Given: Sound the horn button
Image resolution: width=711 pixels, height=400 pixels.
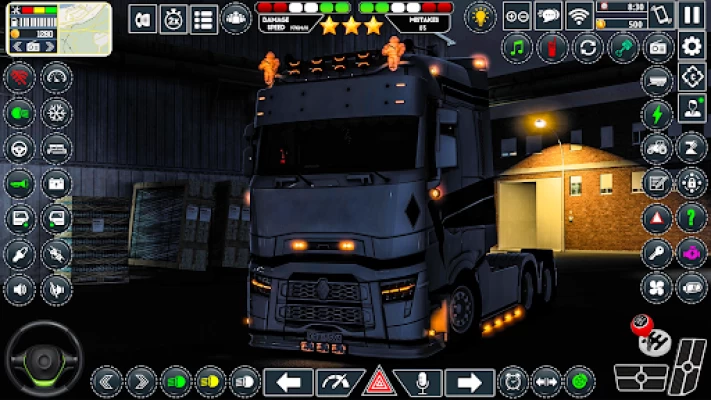Looking at the screenshot, I should (x=20, y=183).
